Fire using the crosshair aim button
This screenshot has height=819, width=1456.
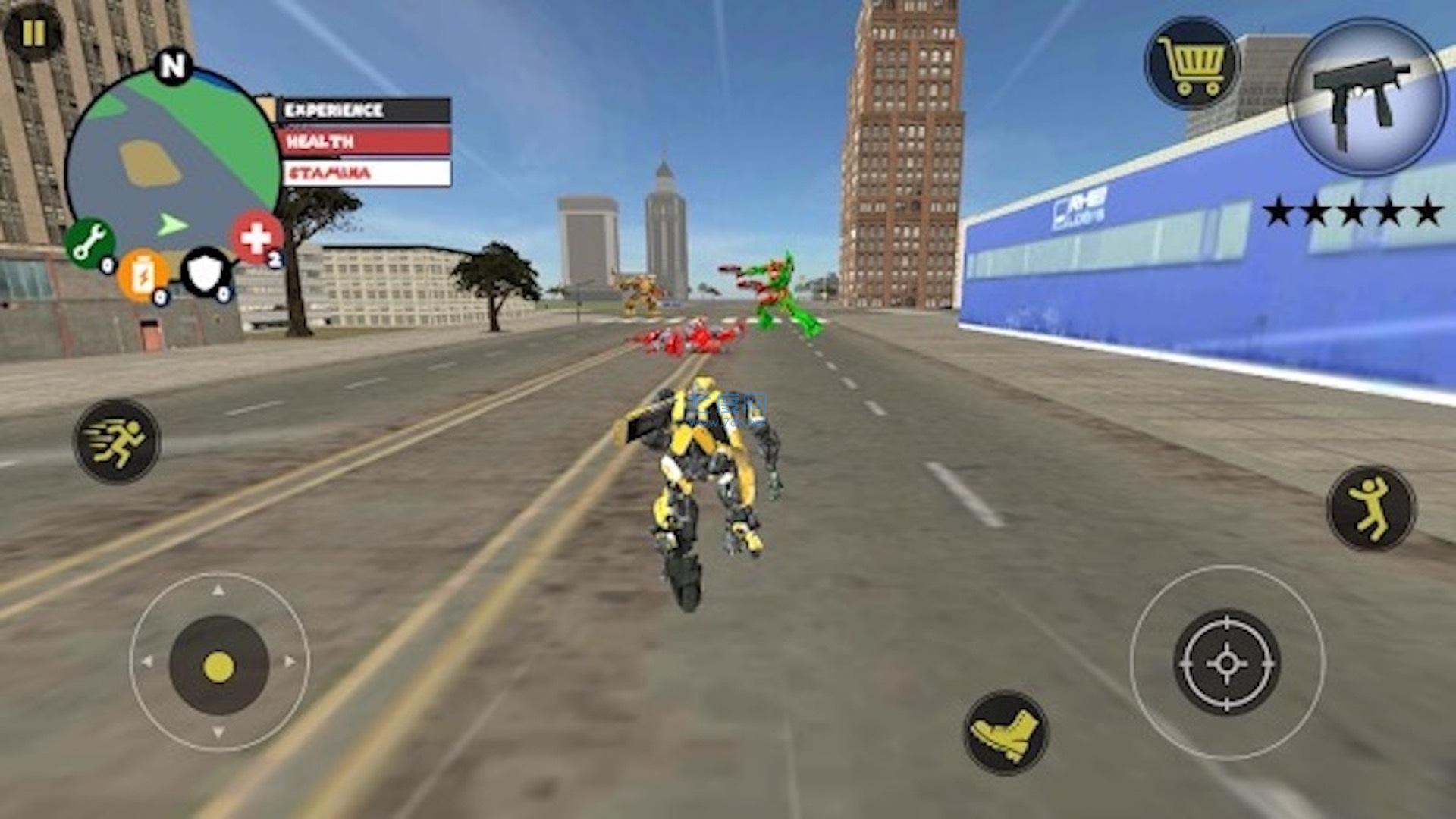tap(1227, 663)
